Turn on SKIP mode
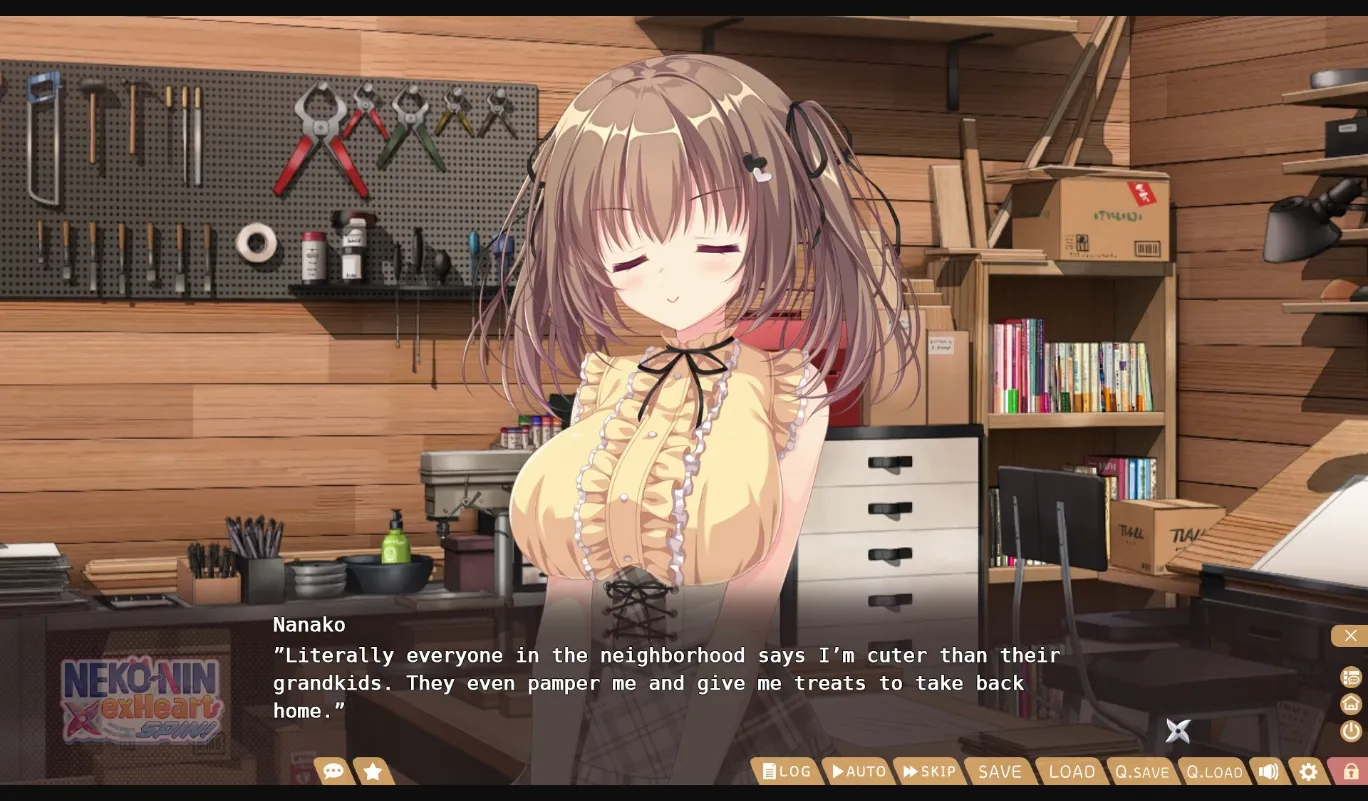 tap(929, 771)
